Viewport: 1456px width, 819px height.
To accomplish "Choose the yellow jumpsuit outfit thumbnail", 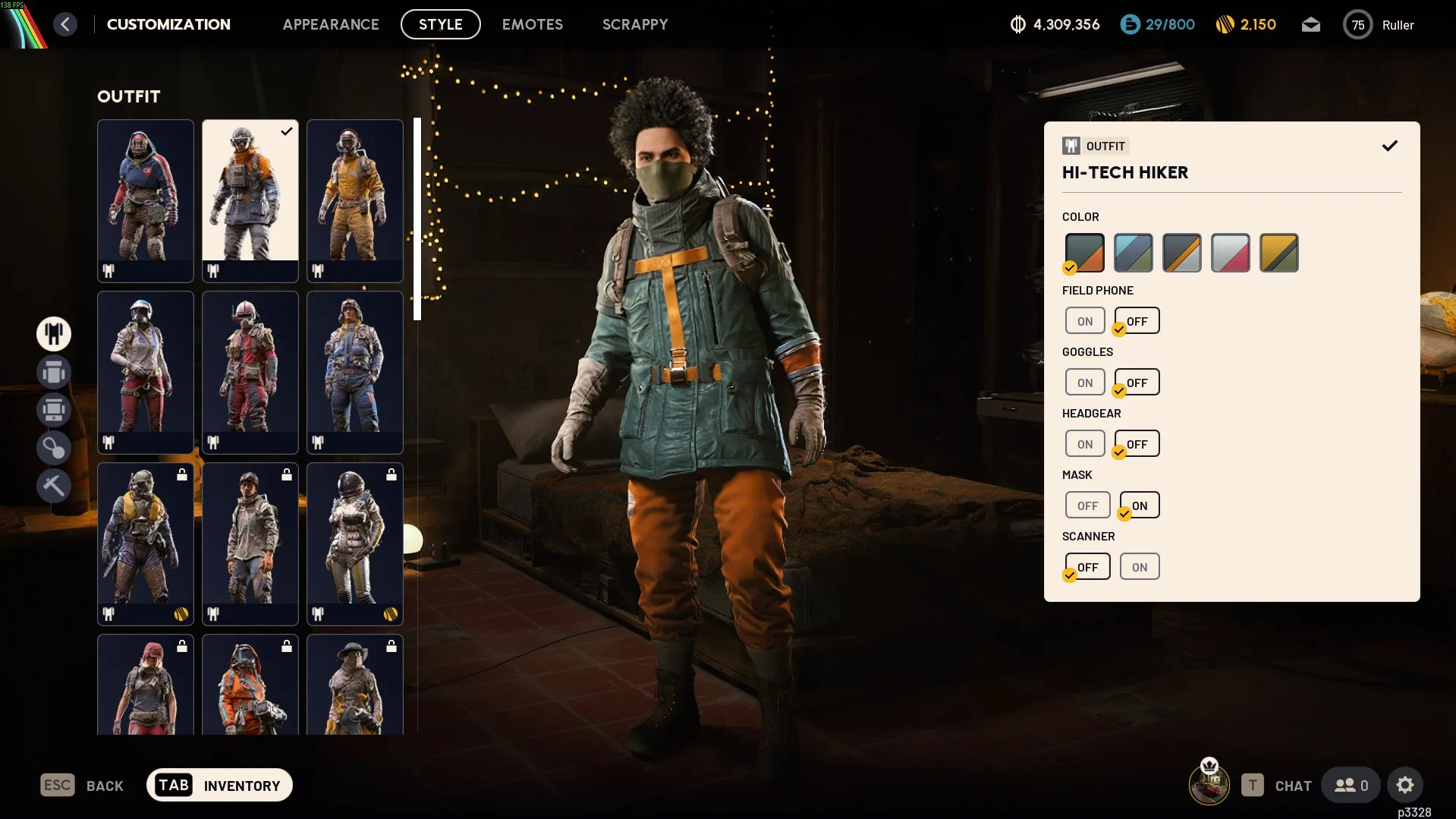I will 354,199.
